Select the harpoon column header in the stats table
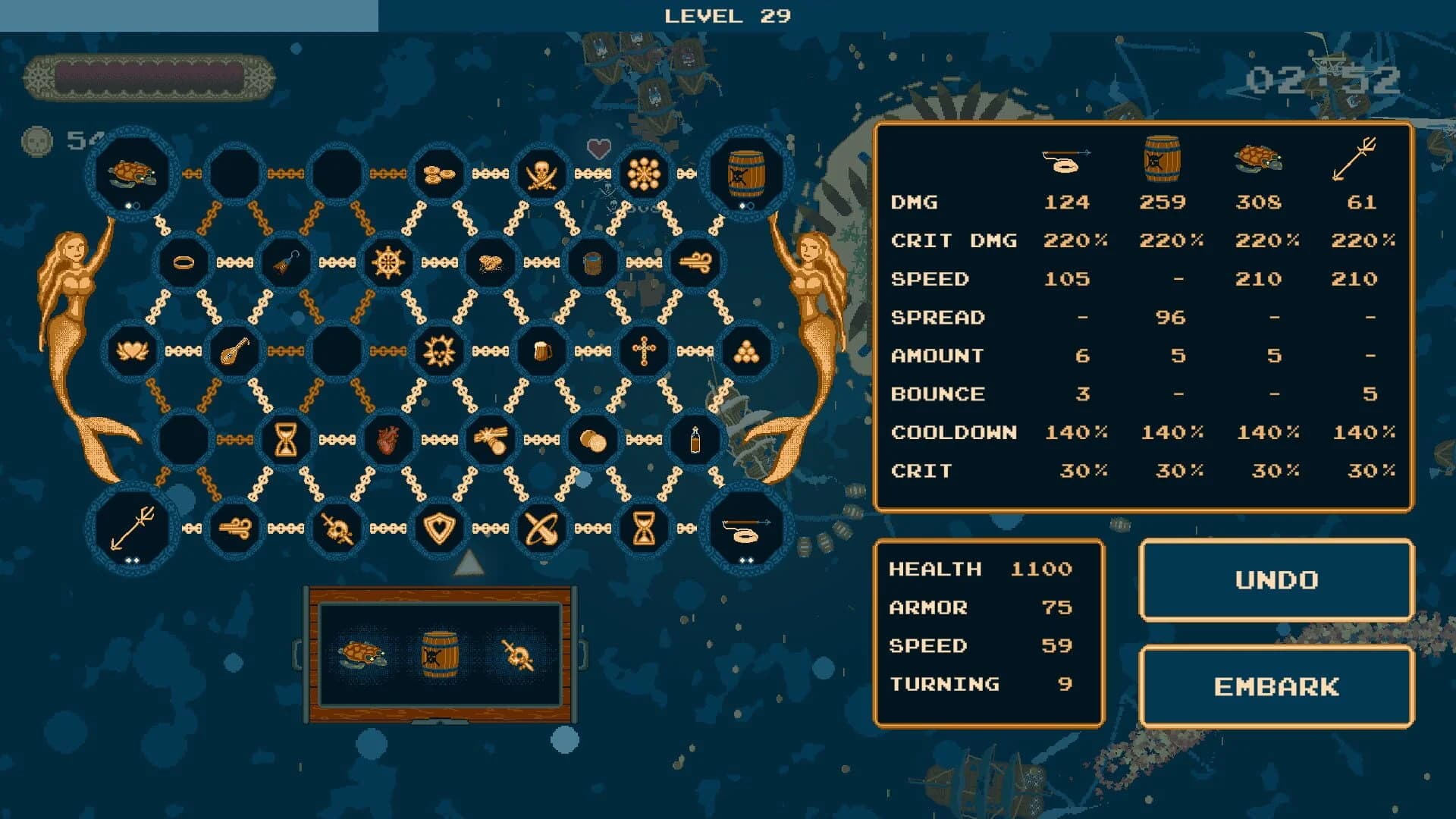 [1066, 159]
